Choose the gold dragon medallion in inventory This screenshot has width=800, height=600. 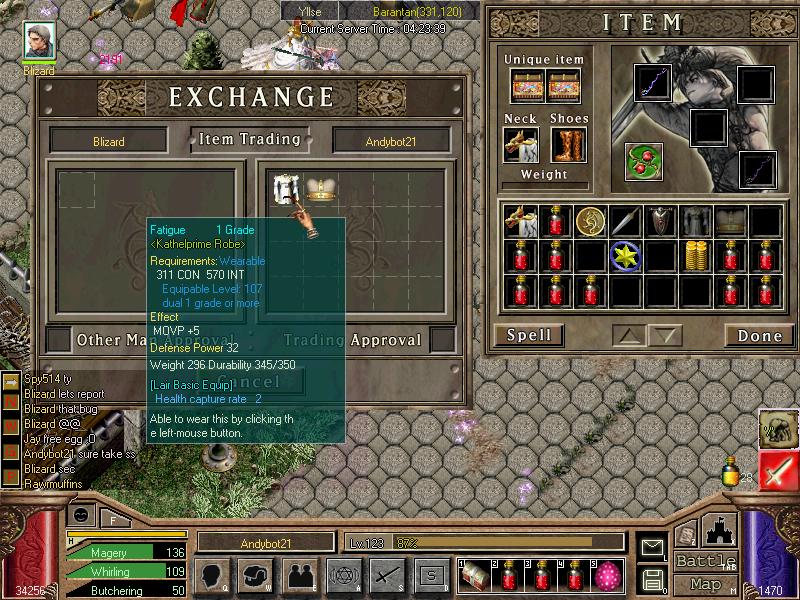590,220
